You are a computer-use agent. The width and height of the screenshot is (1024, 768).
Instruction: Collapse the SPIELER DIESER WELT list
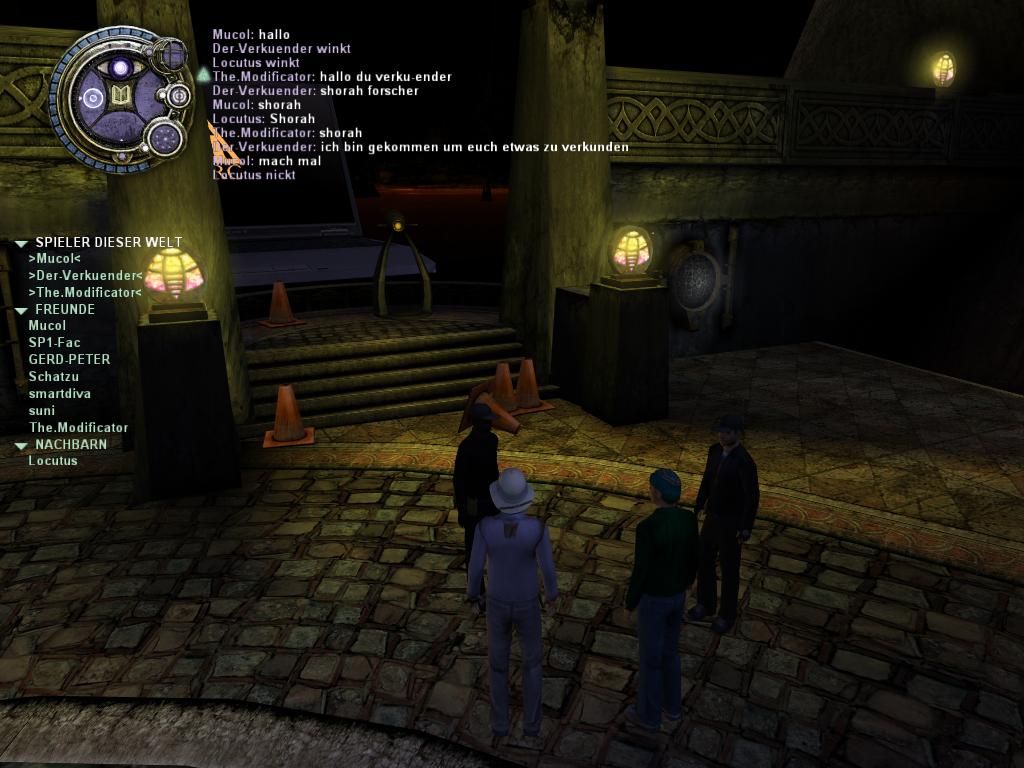coord(21,243)
